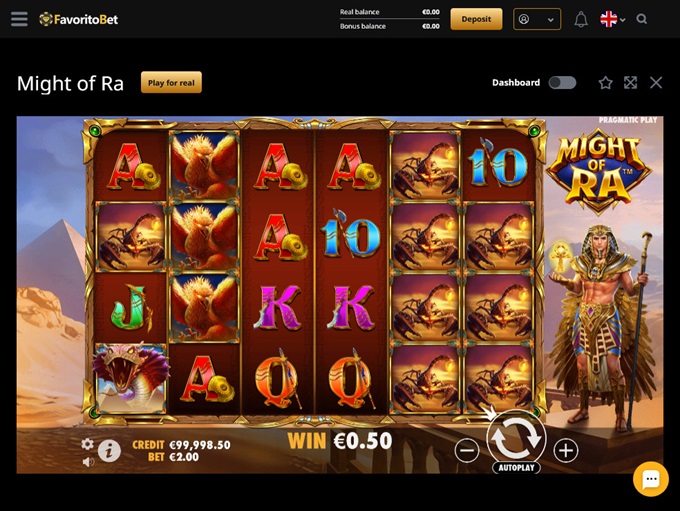Viewport: 680px width, 511px height.
Task: Decrease the bet with the minus button
Action: pyautogui.click(x=467, y=450)
